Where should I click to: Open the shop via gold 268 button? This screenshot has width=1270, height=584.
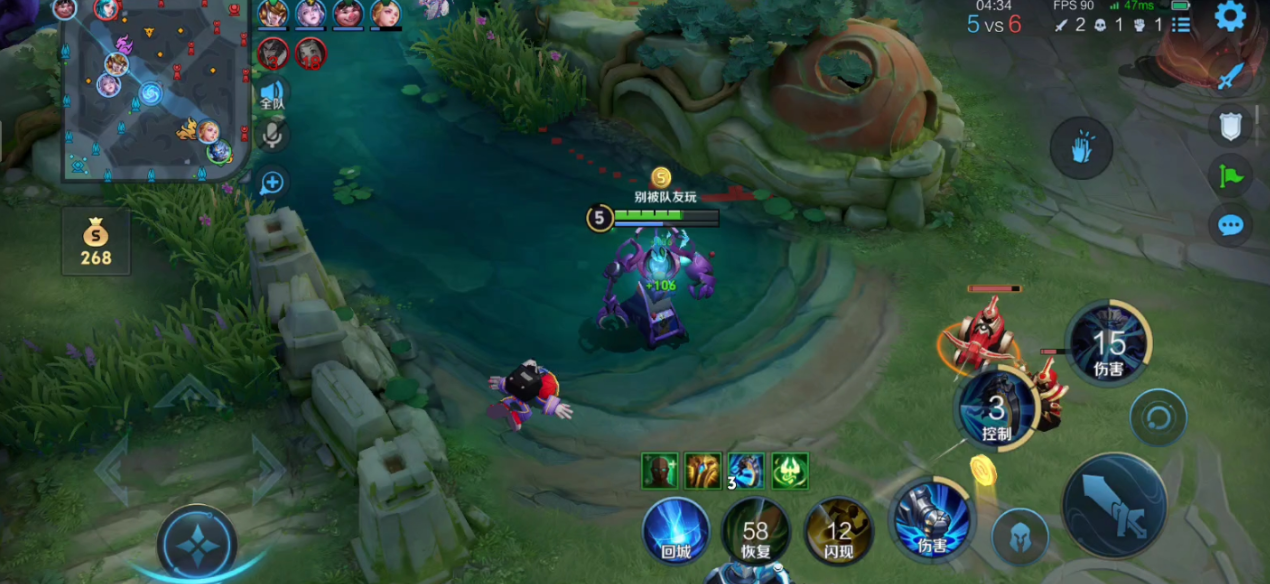tap(96, 242)
